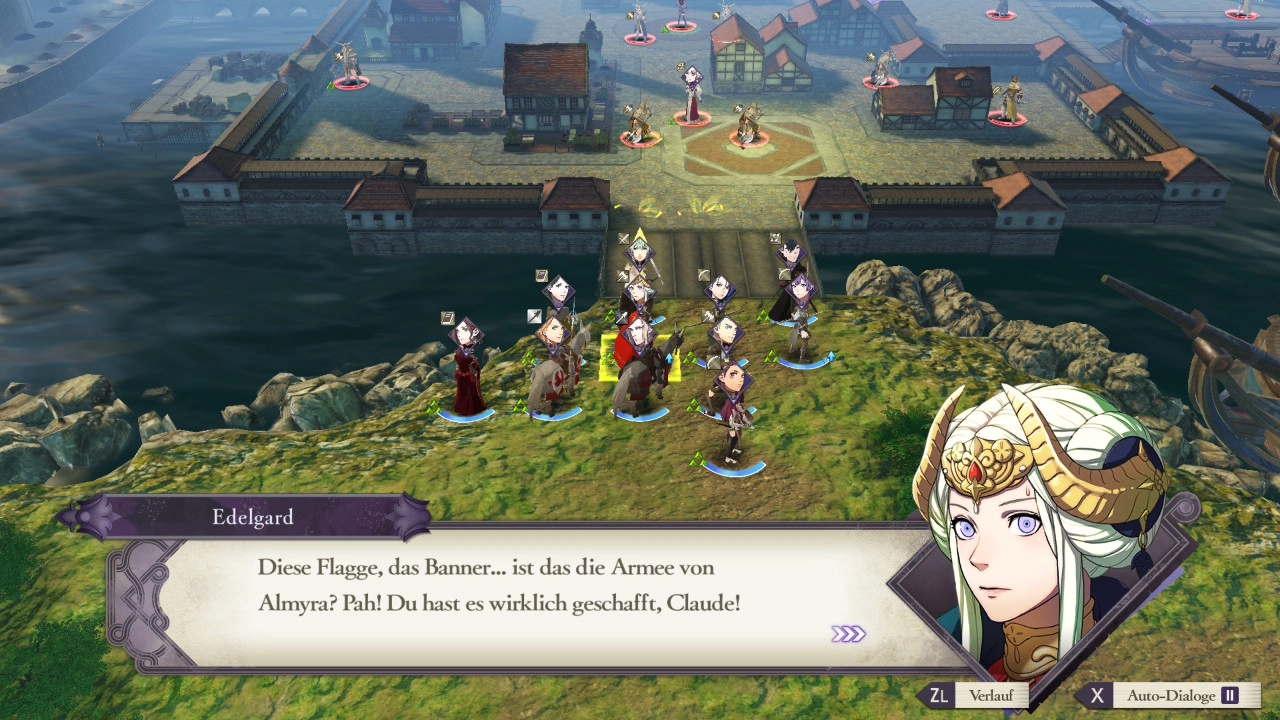1280x720 pixels.
Task: Advance the dialogue with the purple arrows
Action: (x=848, y=634)
